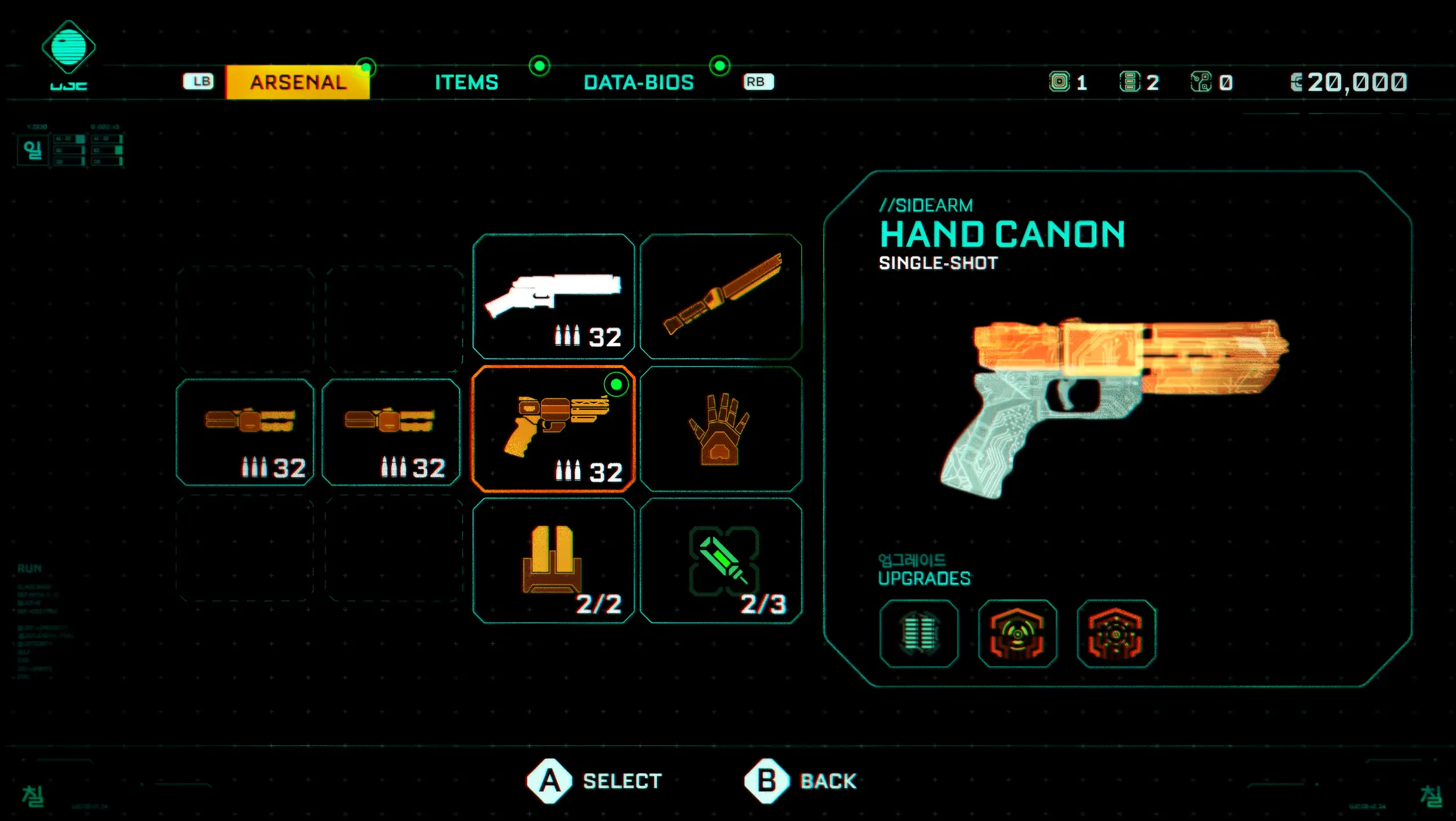Choose the orange blade melee weapon slot
This screenshot has height=821, width=1456.
point(721,296)
